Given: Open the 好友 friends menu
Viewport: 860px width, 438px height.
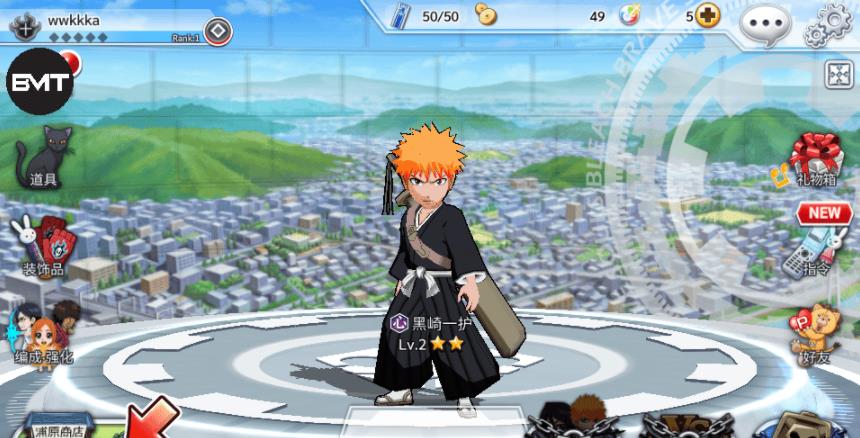Looking at the screenshot, I should [x=814, y=334].
